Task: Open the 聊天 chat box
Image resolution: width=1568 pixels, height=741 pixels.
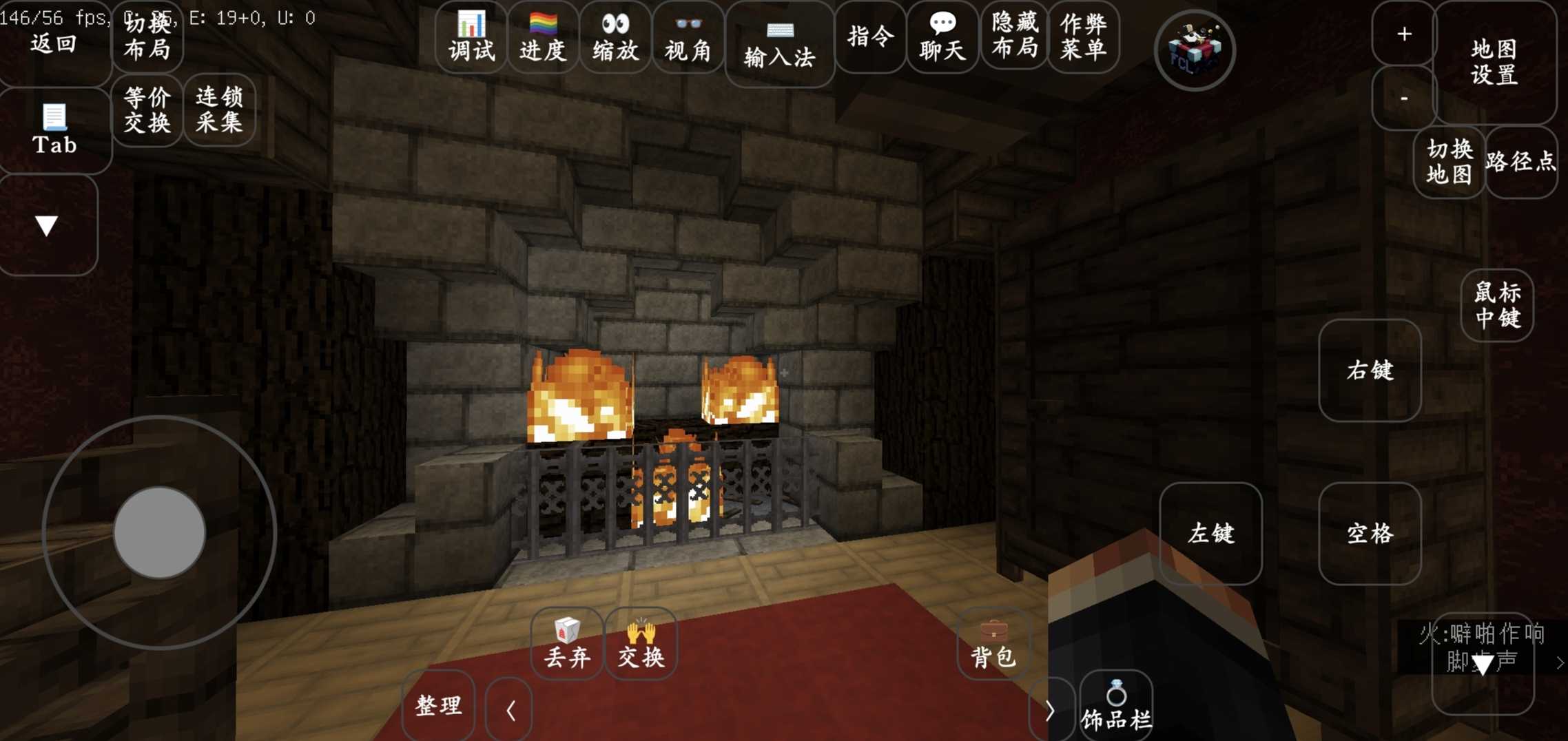Action: 942,37
